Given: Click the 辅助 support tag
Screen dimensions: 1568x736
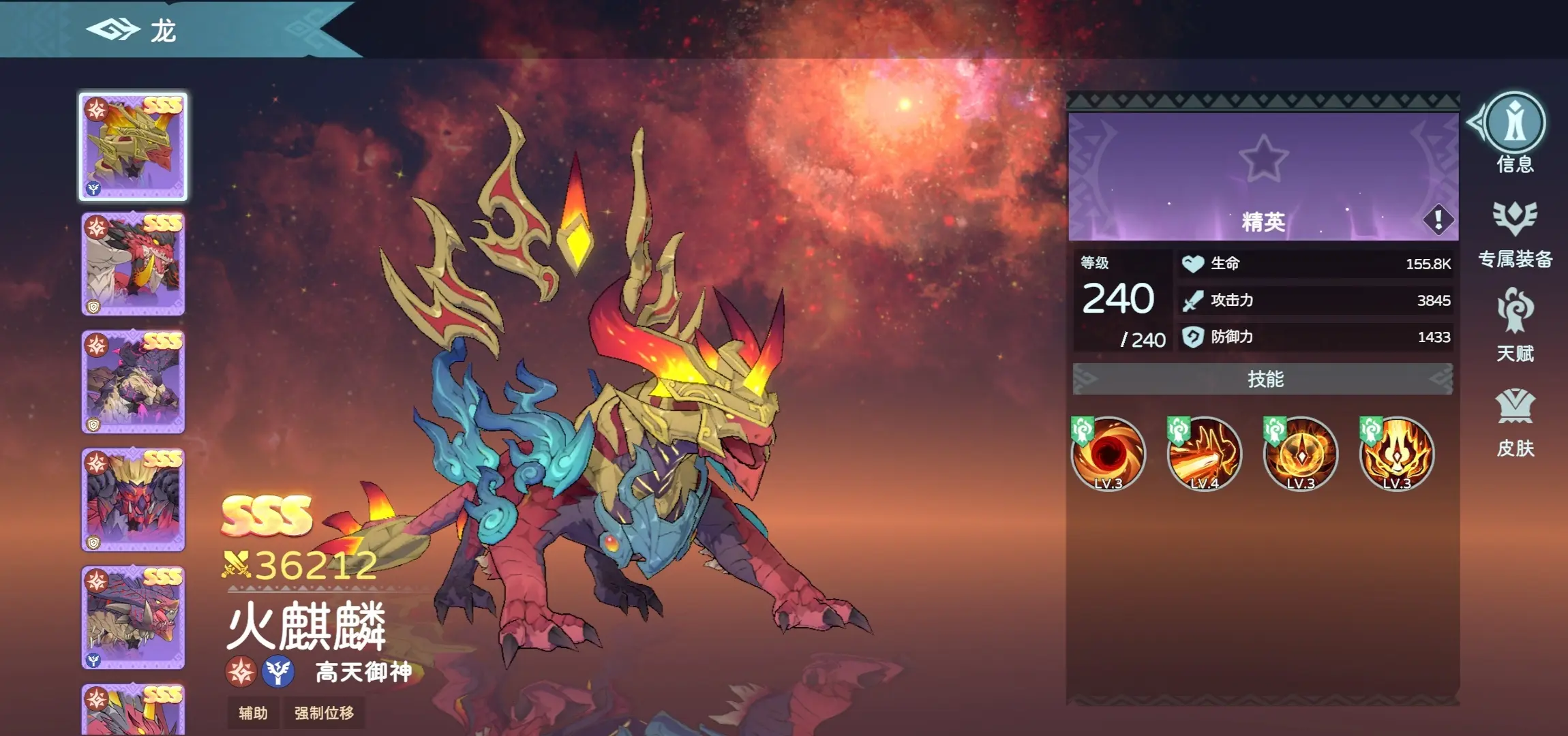Looking at the screenshot, I should (x=253, y=713).
